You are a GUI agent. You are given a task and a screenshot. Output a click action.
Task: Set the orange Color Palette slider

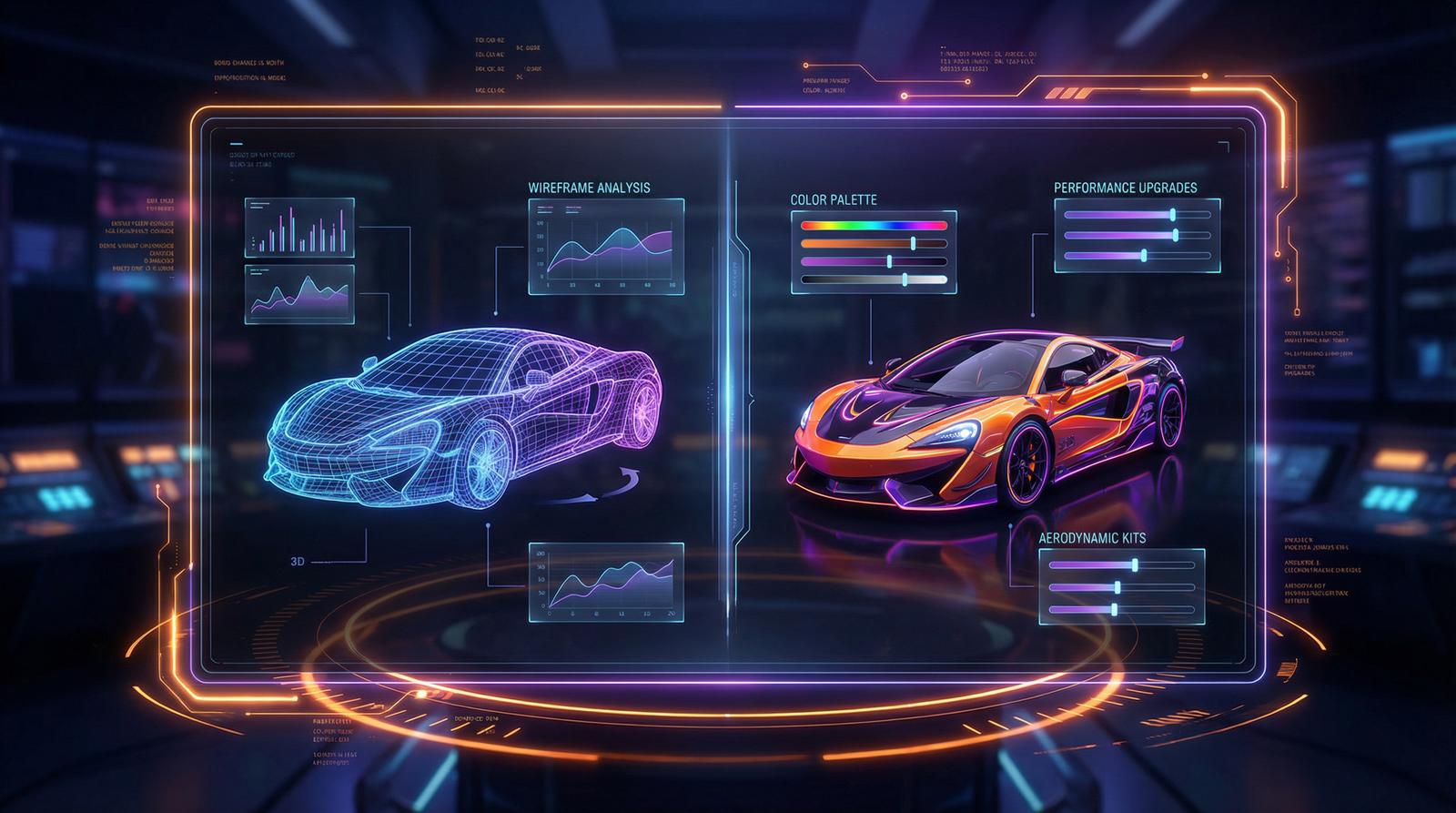pos(913,243)
